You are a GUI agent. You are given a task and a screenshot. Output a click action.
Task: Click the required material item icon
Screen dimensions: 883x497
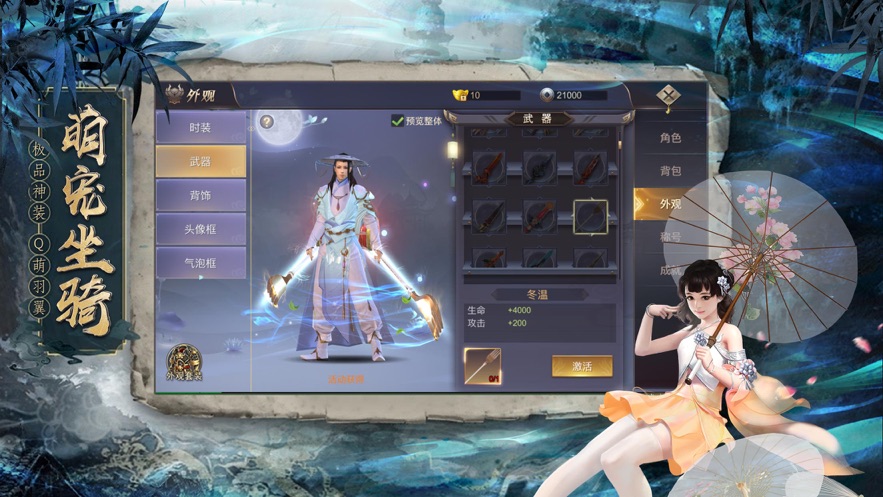pyautogui.click(x=482, y=366)
